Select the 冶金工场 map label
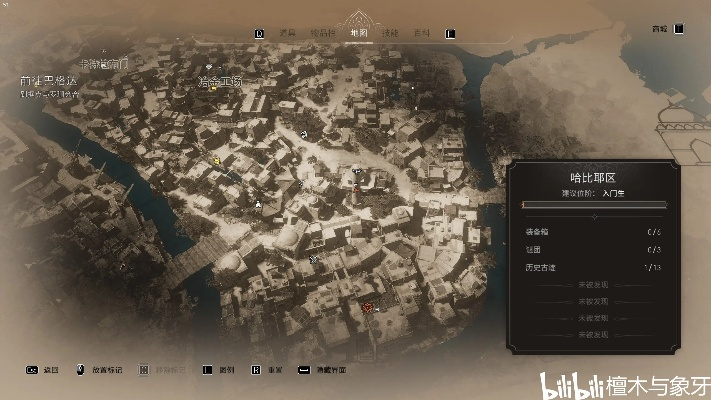 click(x=219, y=81)
